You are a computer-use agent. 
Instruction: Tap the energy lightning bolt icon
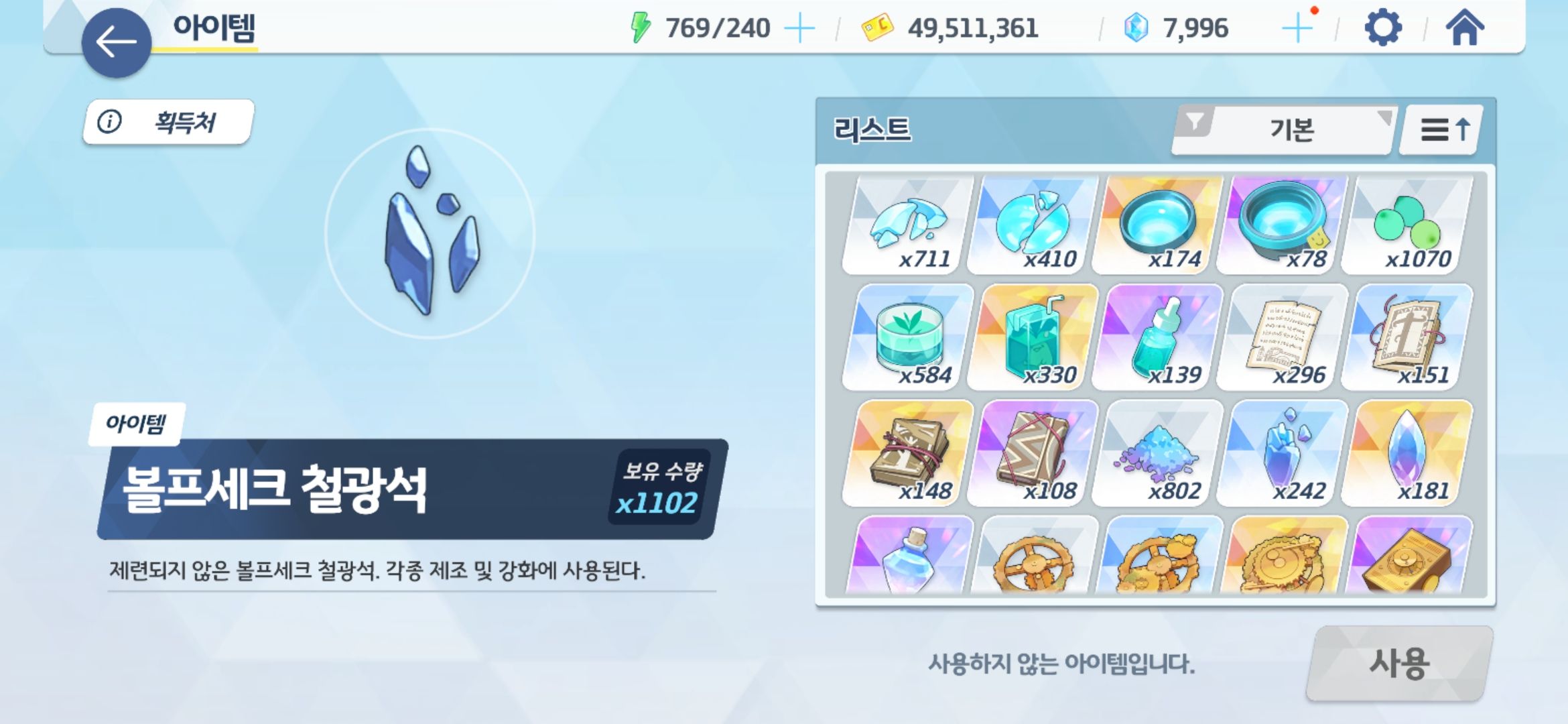641,27
